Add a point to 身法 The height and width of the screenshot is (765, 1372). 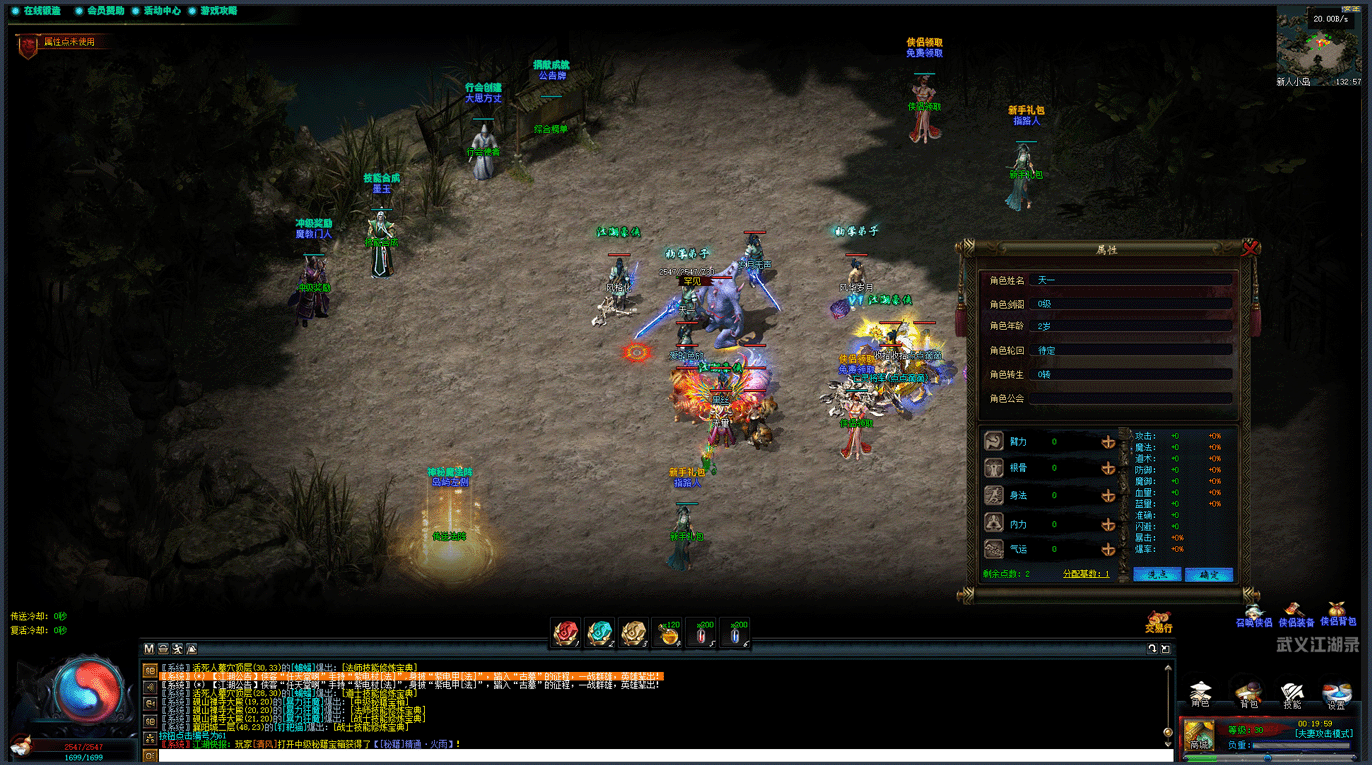click(x=1108, y=495)
